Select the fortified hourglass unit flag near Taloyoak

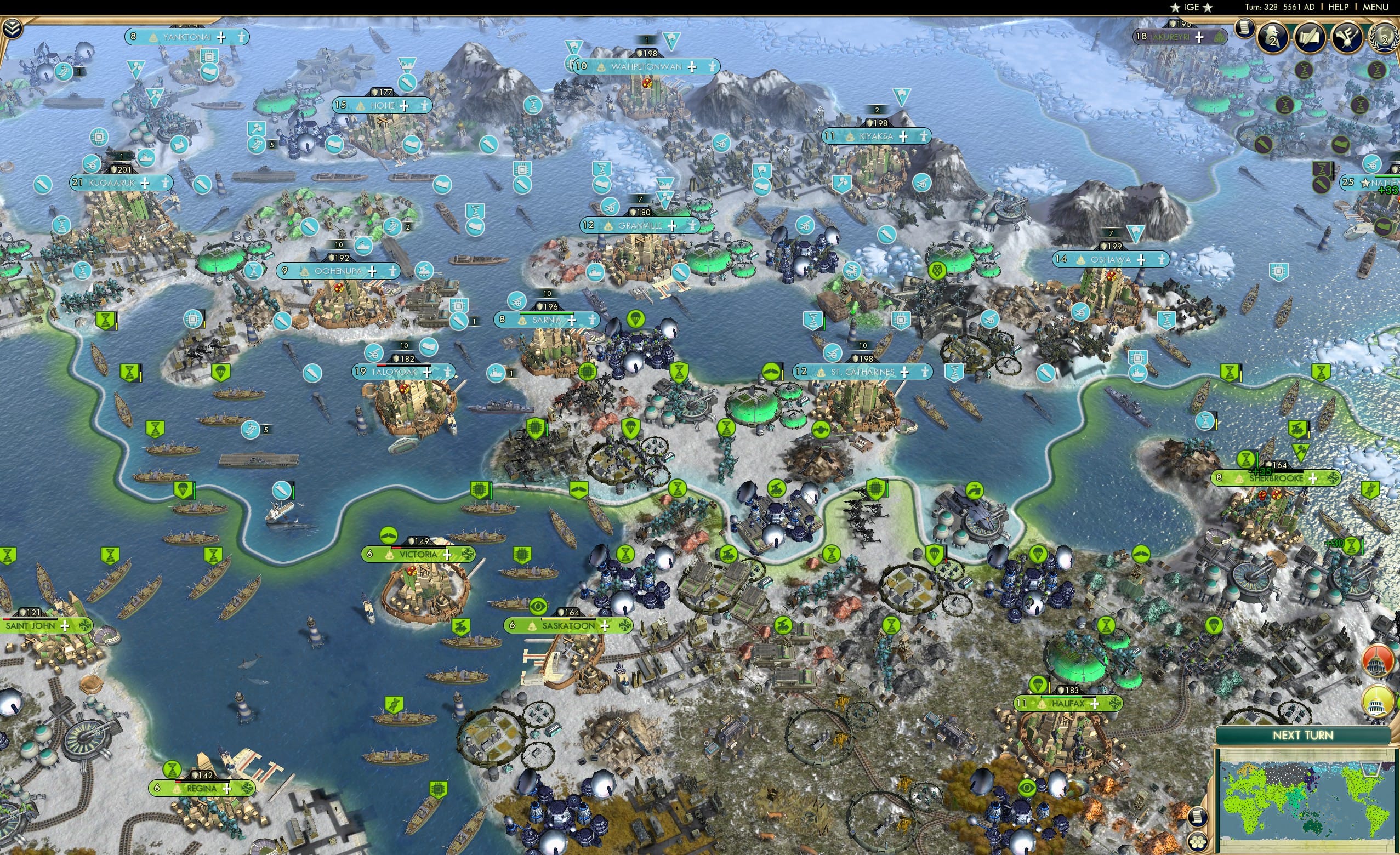tap(130, 374)
